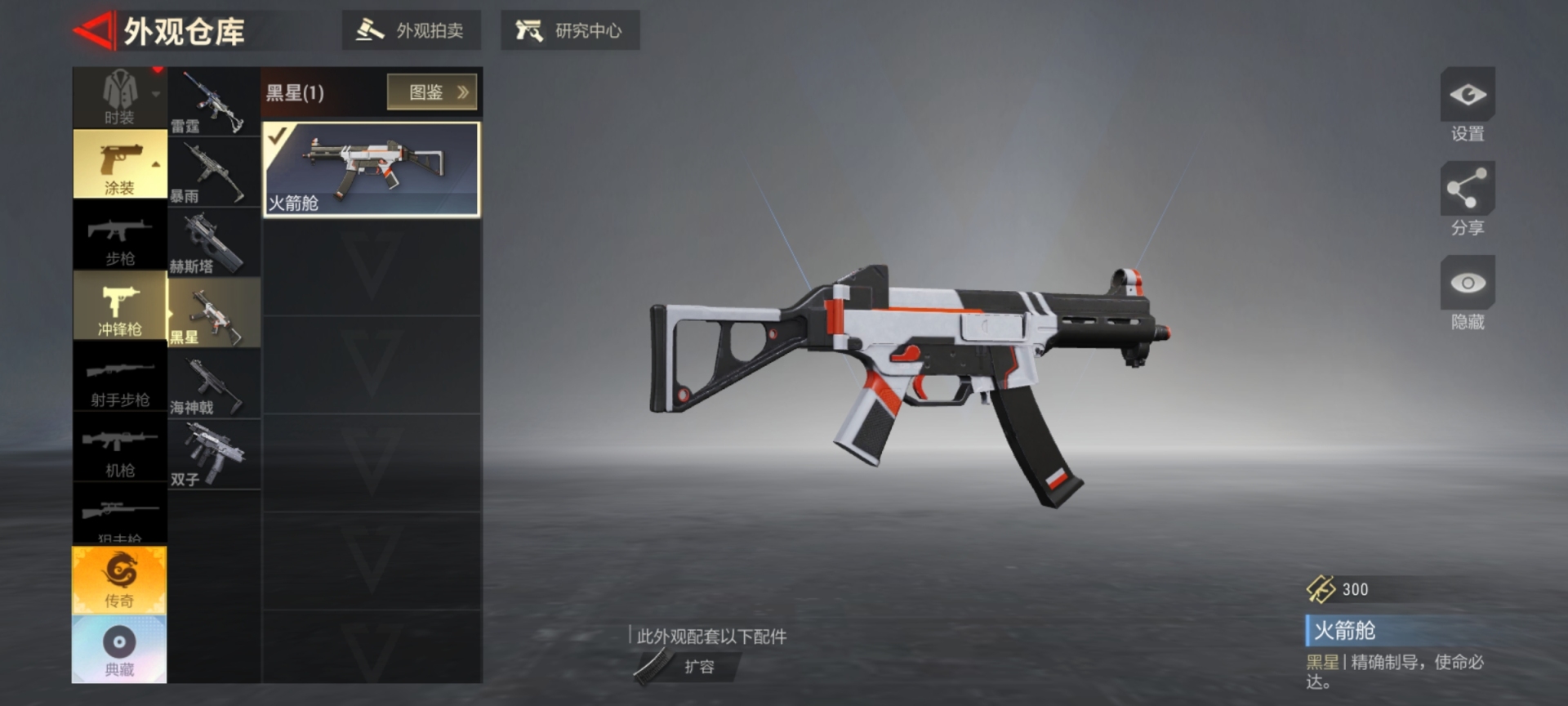The image size is (1568, 706).
Task: Choose the 雷霆 weapon entry
Action: click(x=214, y=102)
